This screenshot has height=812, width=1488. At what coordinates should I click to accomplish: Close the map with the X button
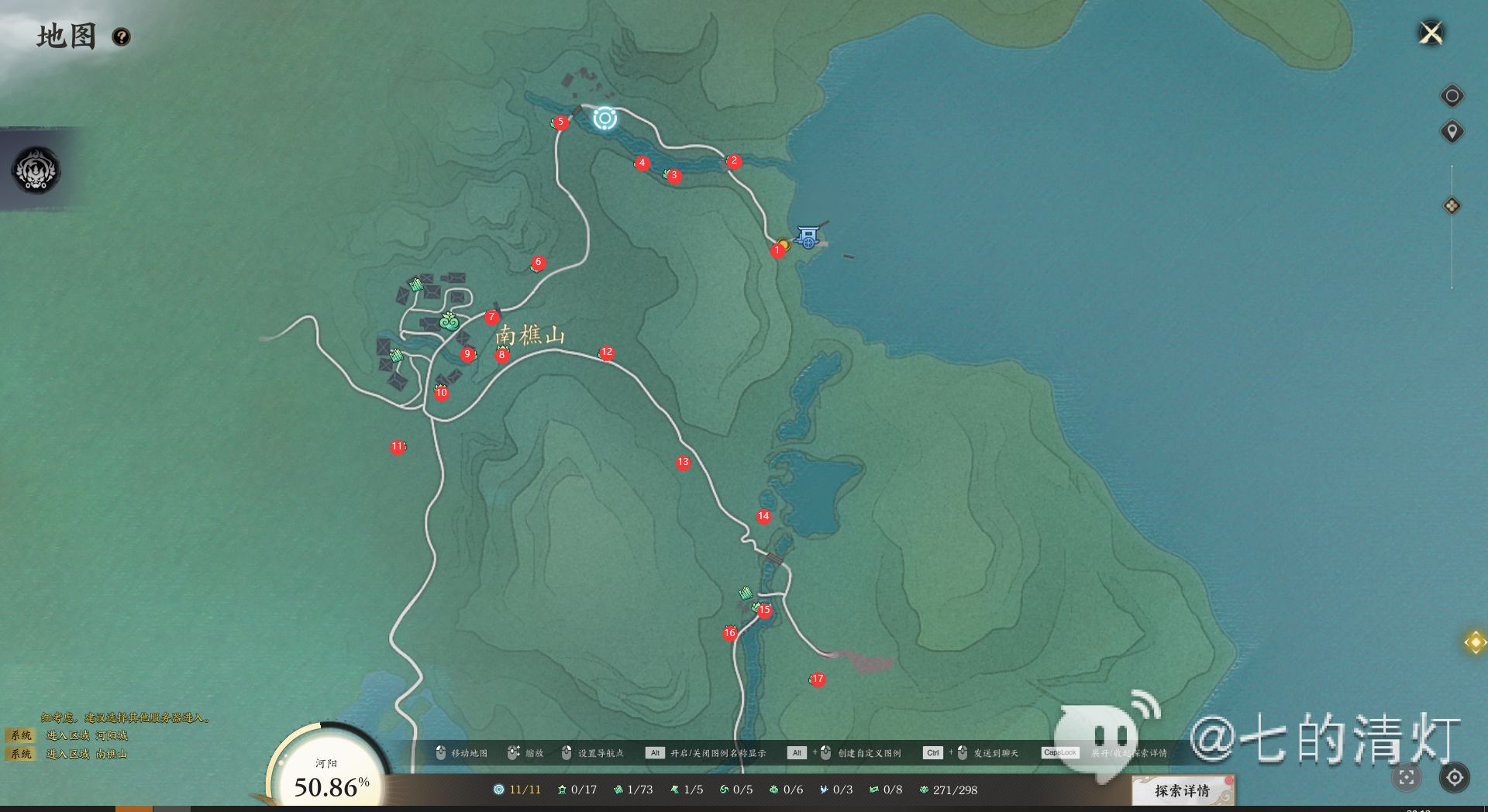point(1431,33)
